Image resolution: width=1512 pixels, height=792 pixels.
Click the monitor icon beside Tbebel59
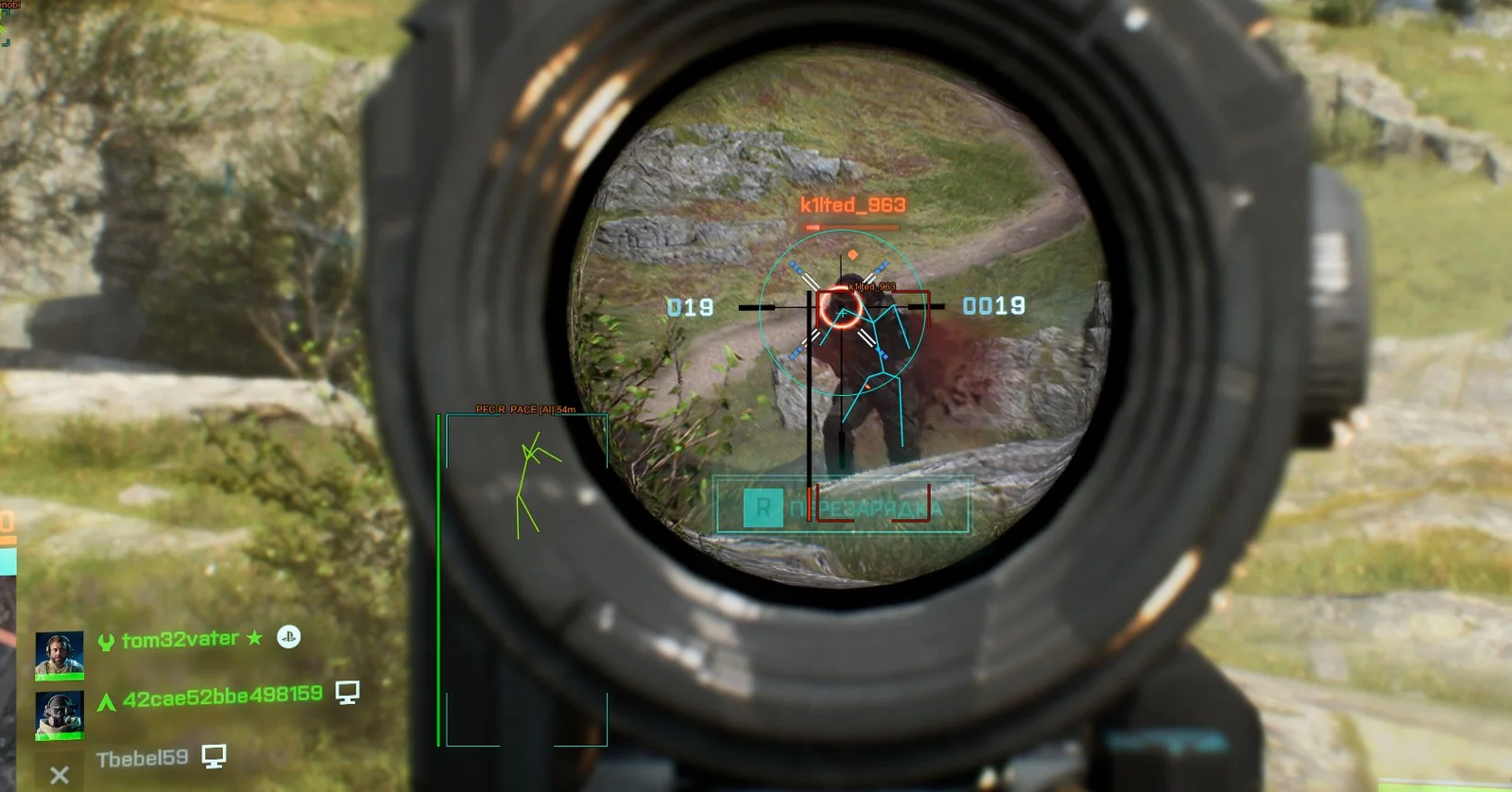215,755
